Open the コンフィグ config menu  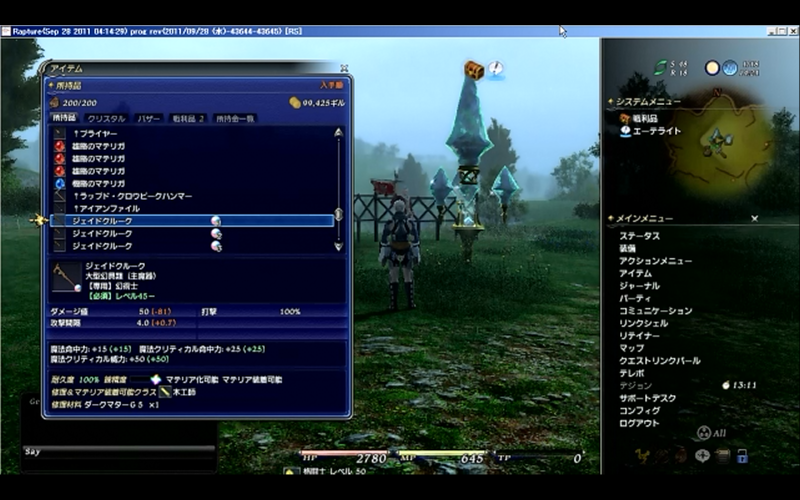tap(639, 410)
